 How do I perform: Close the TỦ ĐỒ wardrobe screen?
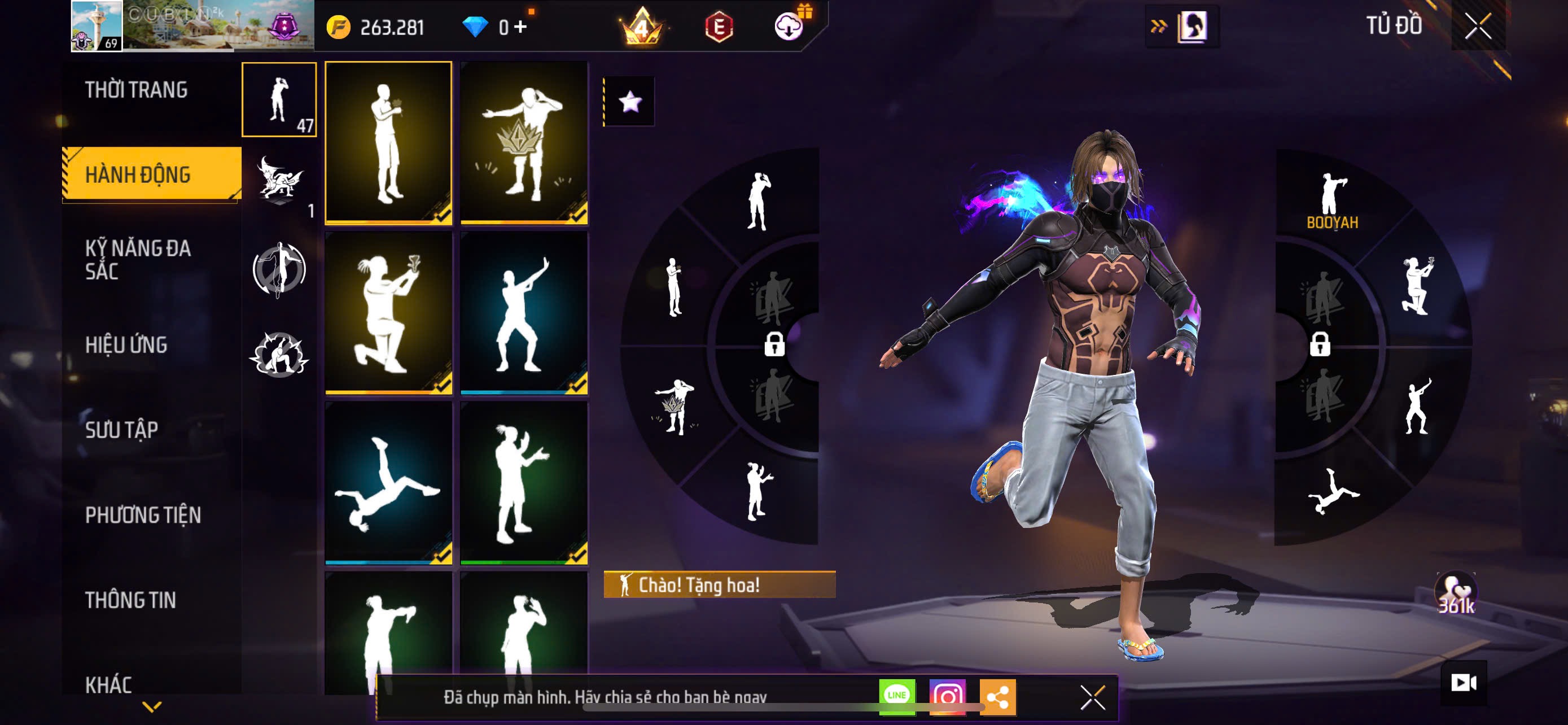[1478, 27]
